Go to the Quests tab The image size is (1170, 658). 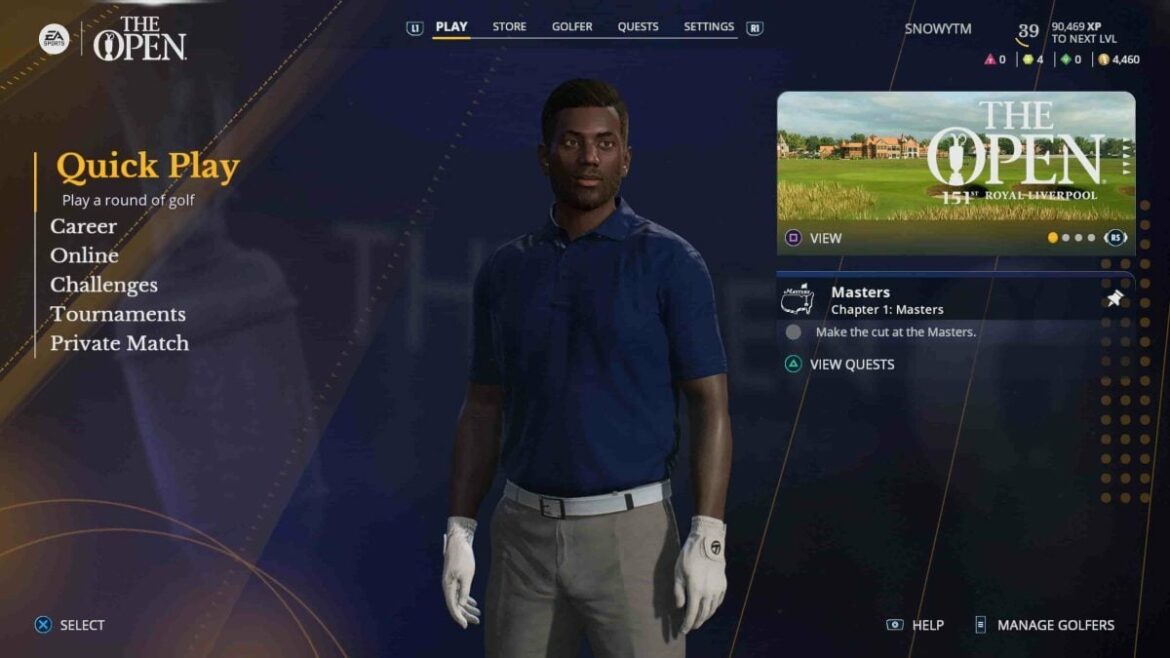(x=638, y=27)
